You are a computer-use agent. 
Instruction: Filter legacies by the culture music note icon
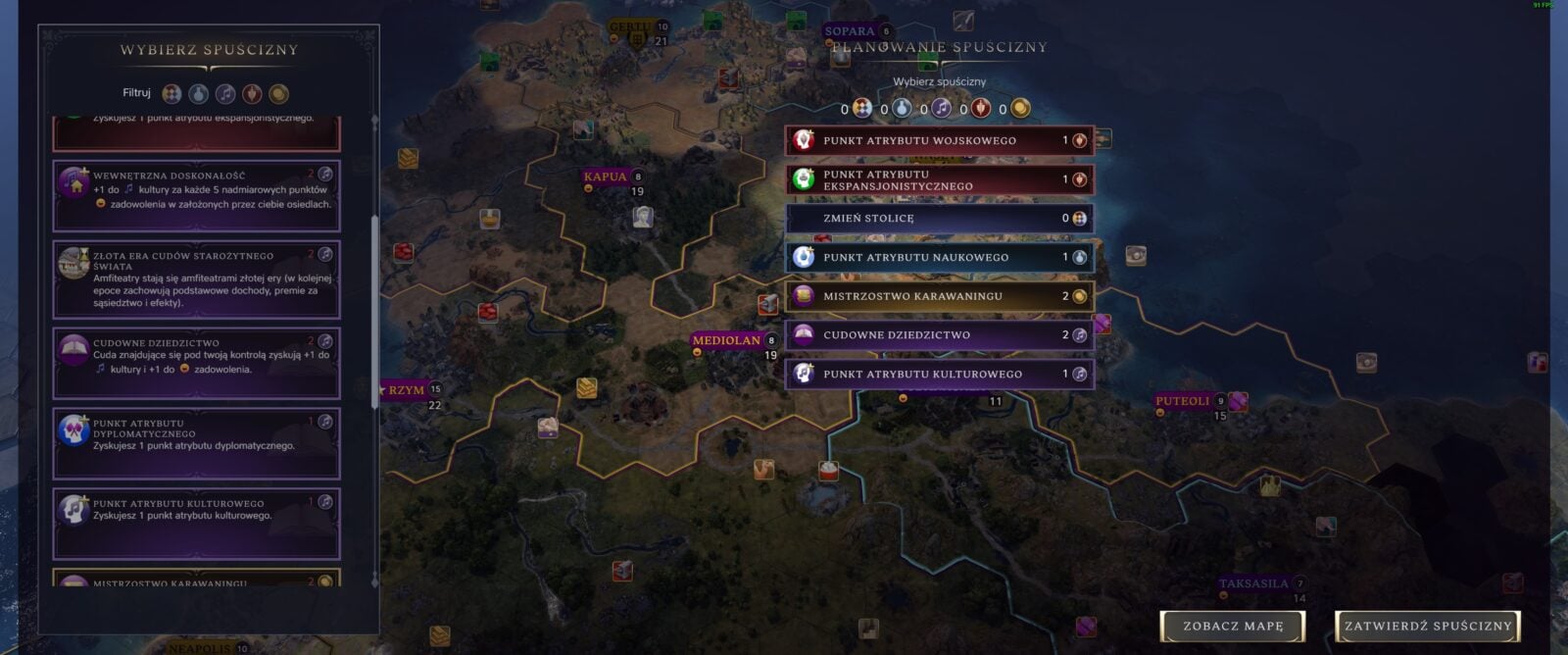[x=225, y=94]
